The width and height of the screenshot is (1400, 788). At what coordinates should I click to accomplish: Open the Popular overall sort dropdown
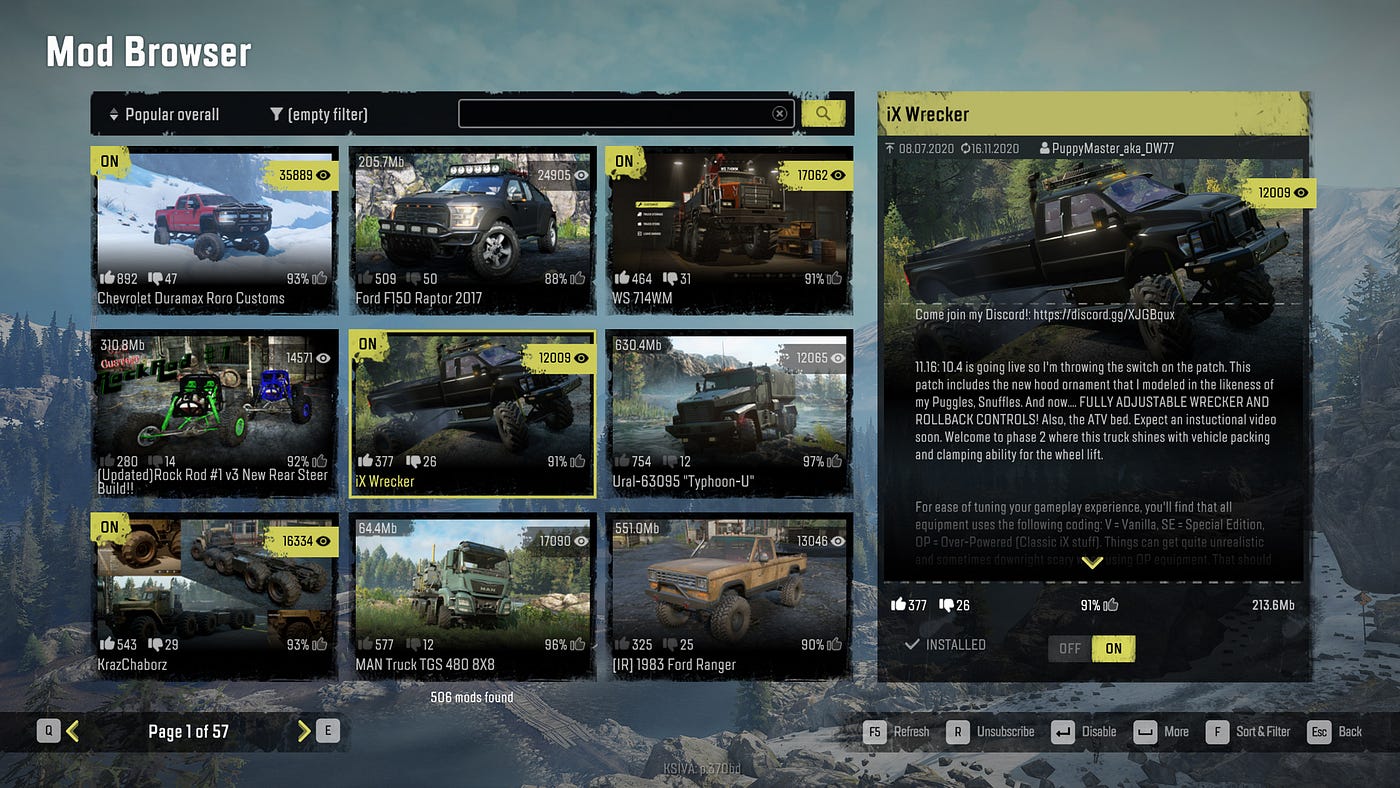[163, 114]
